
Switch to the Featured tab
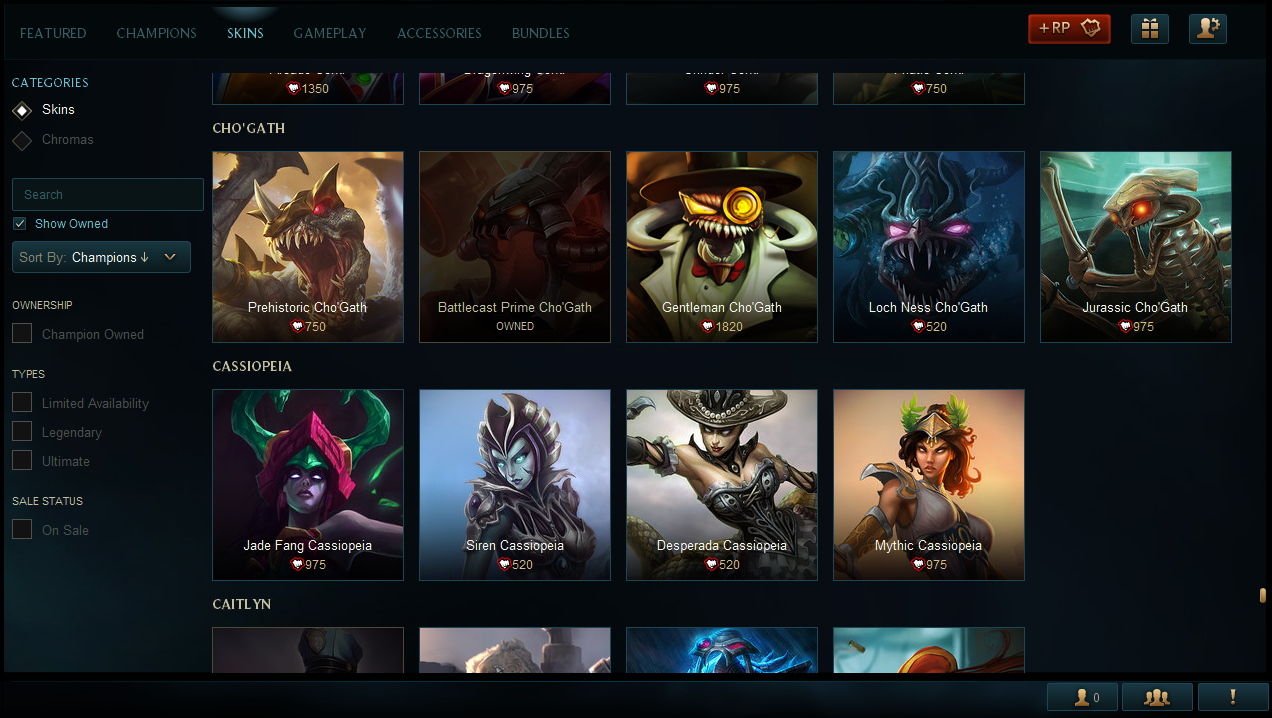click(x=53, y=33)
